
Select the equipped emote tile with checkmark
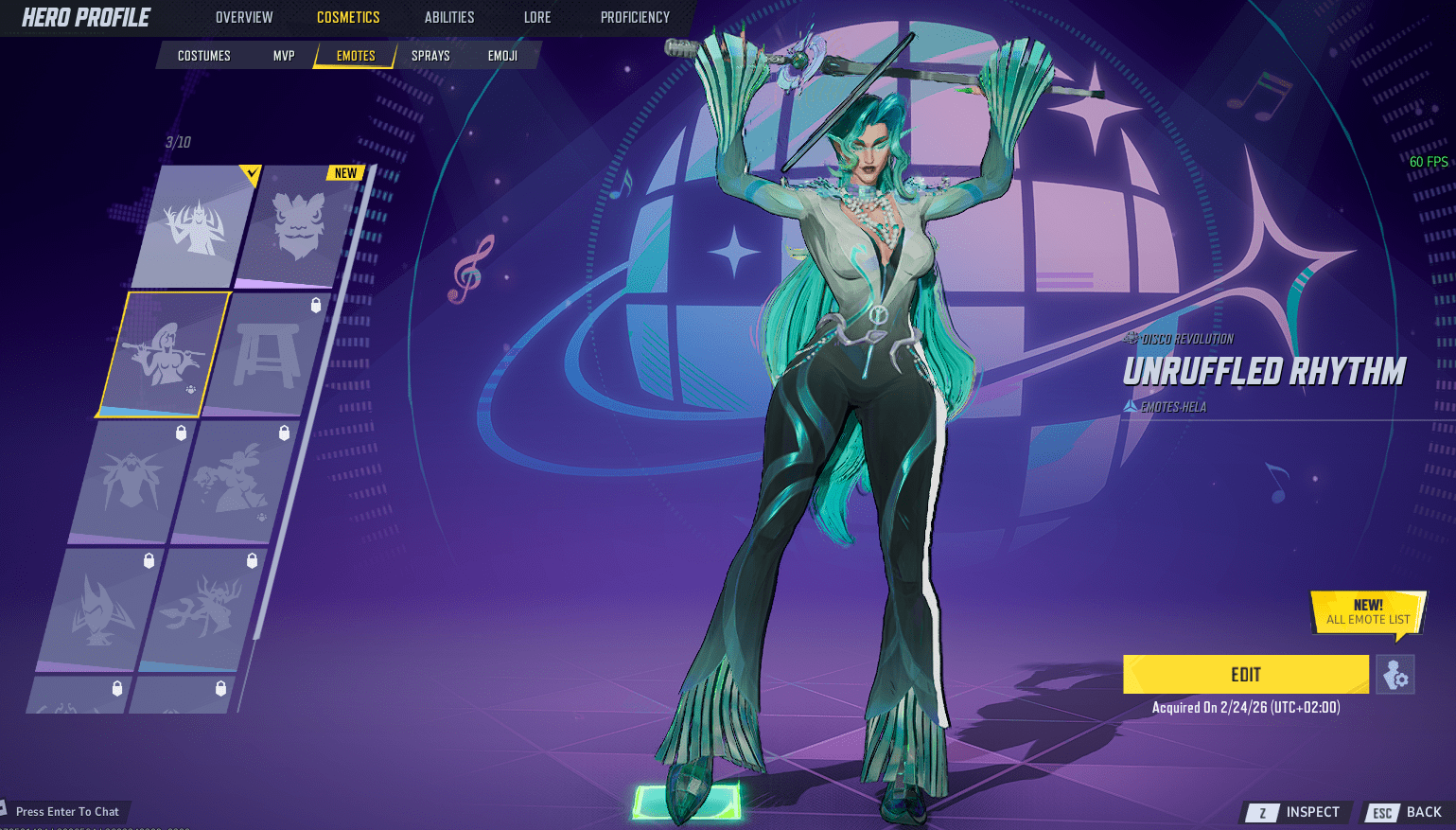tap(196, 227)
